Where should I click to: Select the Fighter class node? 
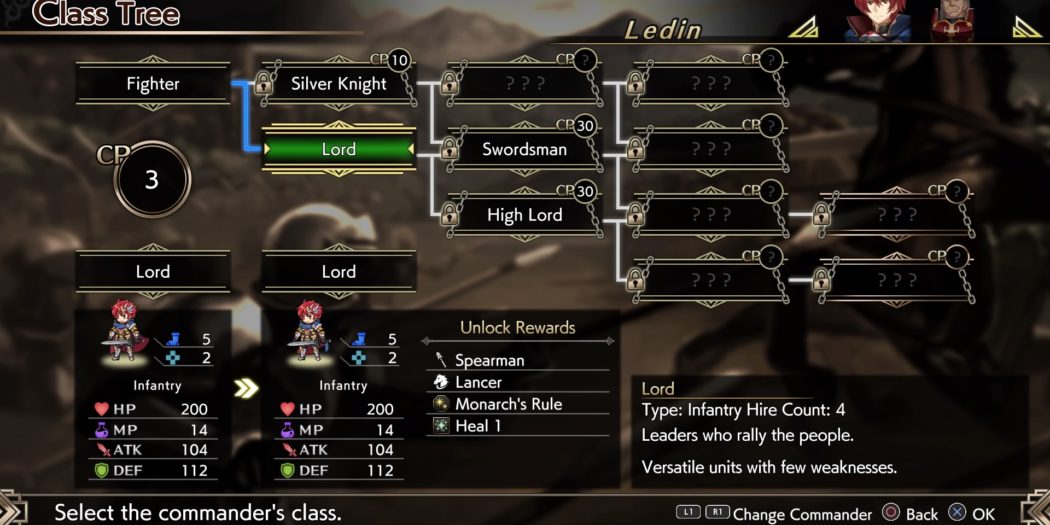153,84
